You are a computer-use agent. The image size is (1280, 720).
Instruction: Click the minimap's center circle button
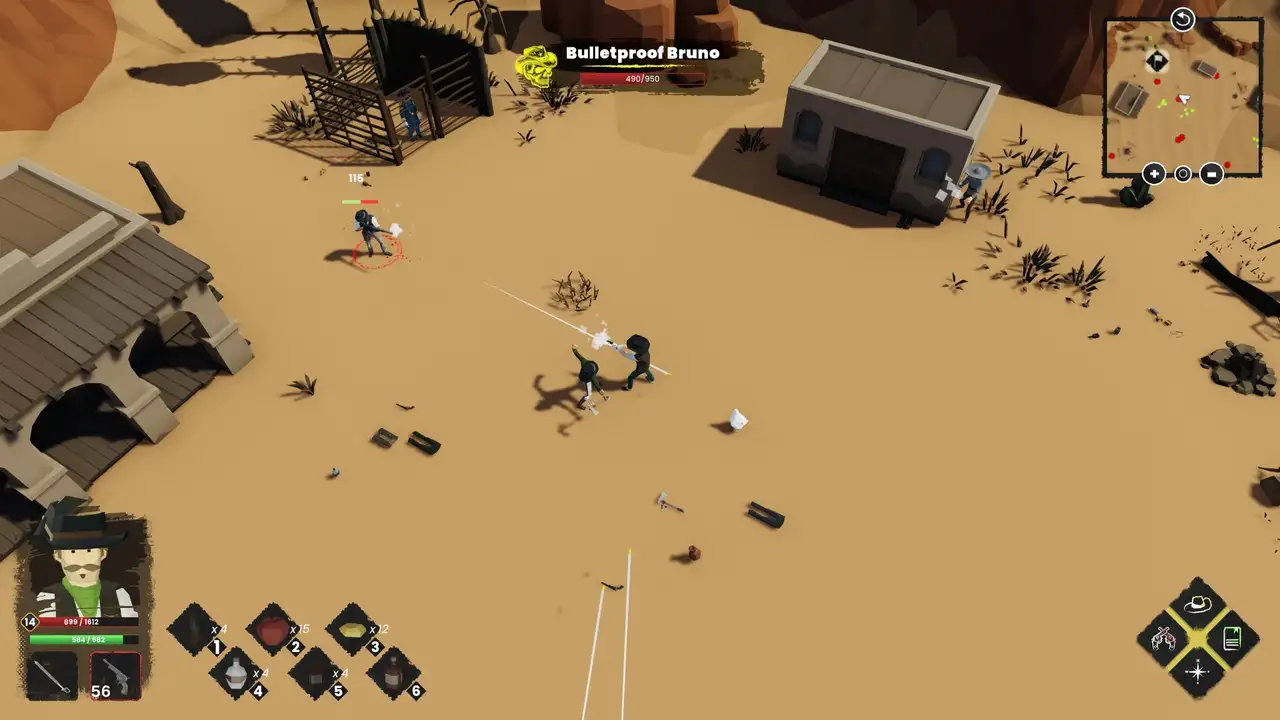1183,174
